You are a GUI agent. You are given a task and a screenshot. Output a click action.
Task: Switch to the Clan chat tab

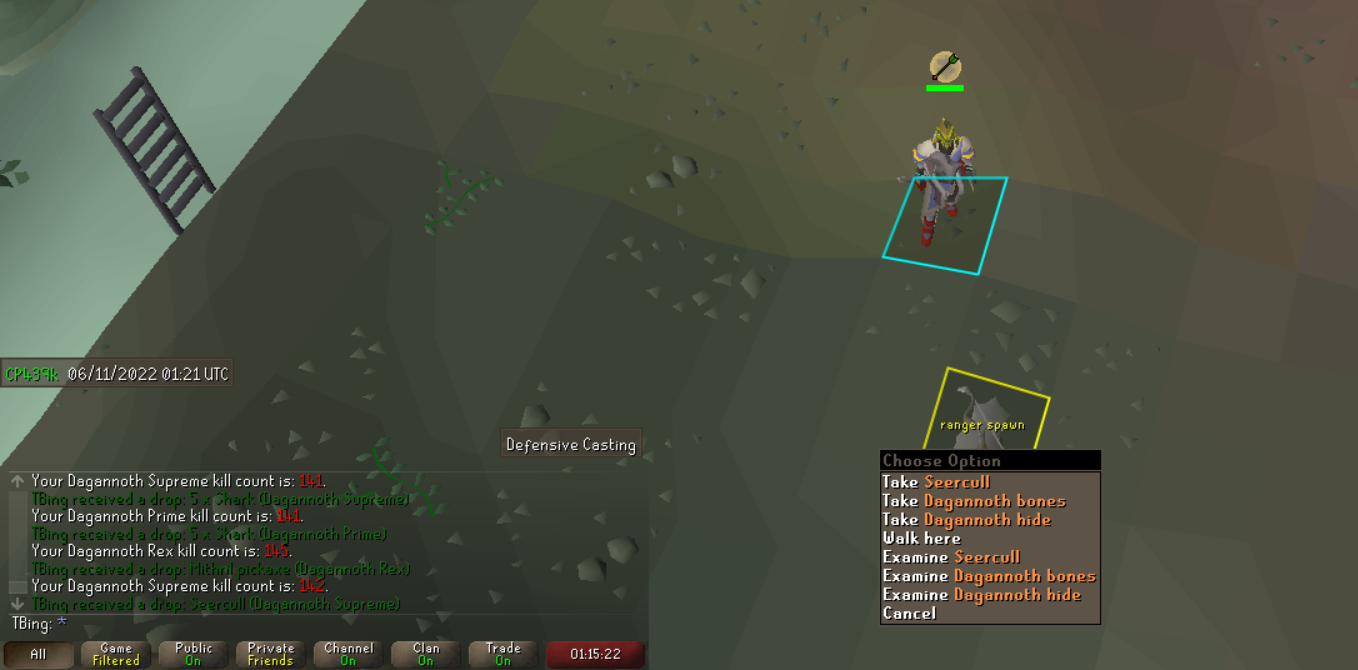[426, 655]
